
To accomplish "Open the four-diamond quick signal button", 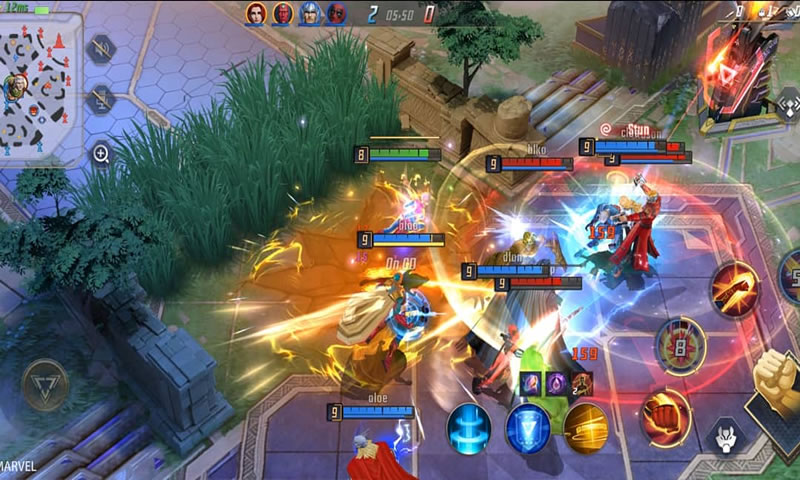I will pos(789,103).
